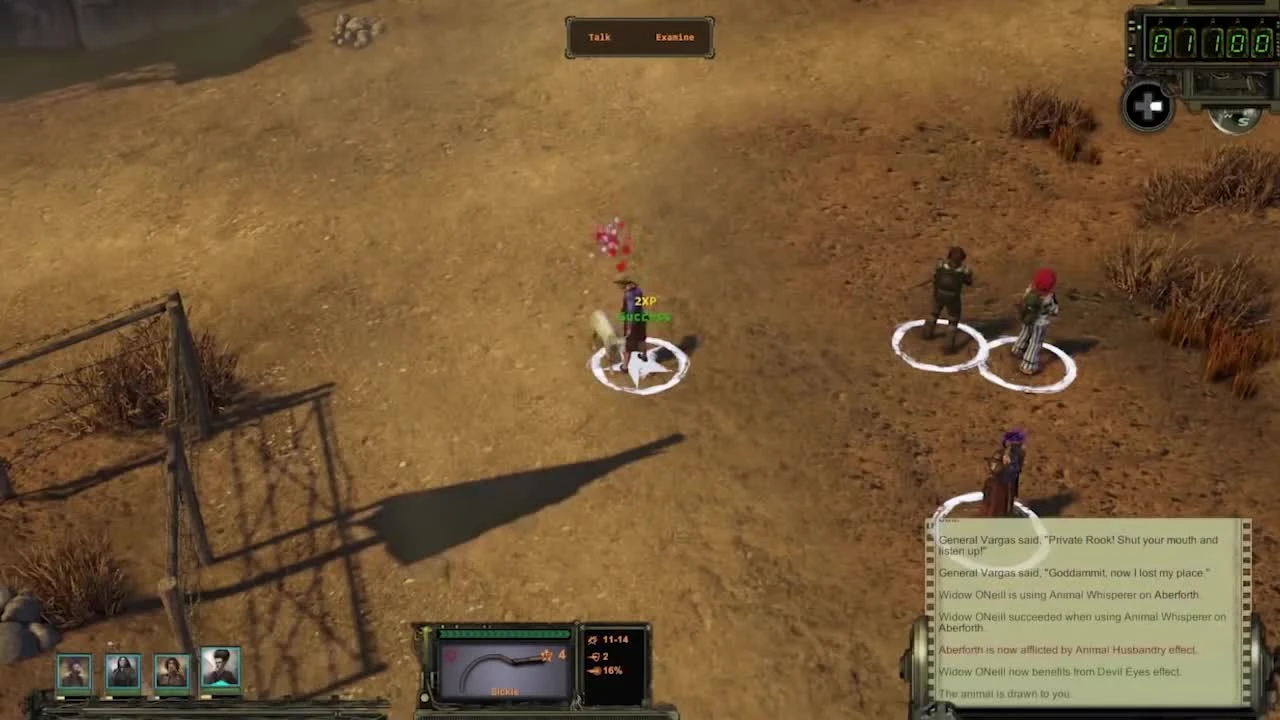Click the Examine button
Viewport: 1280px width, 720px height.
click(674, 37)
